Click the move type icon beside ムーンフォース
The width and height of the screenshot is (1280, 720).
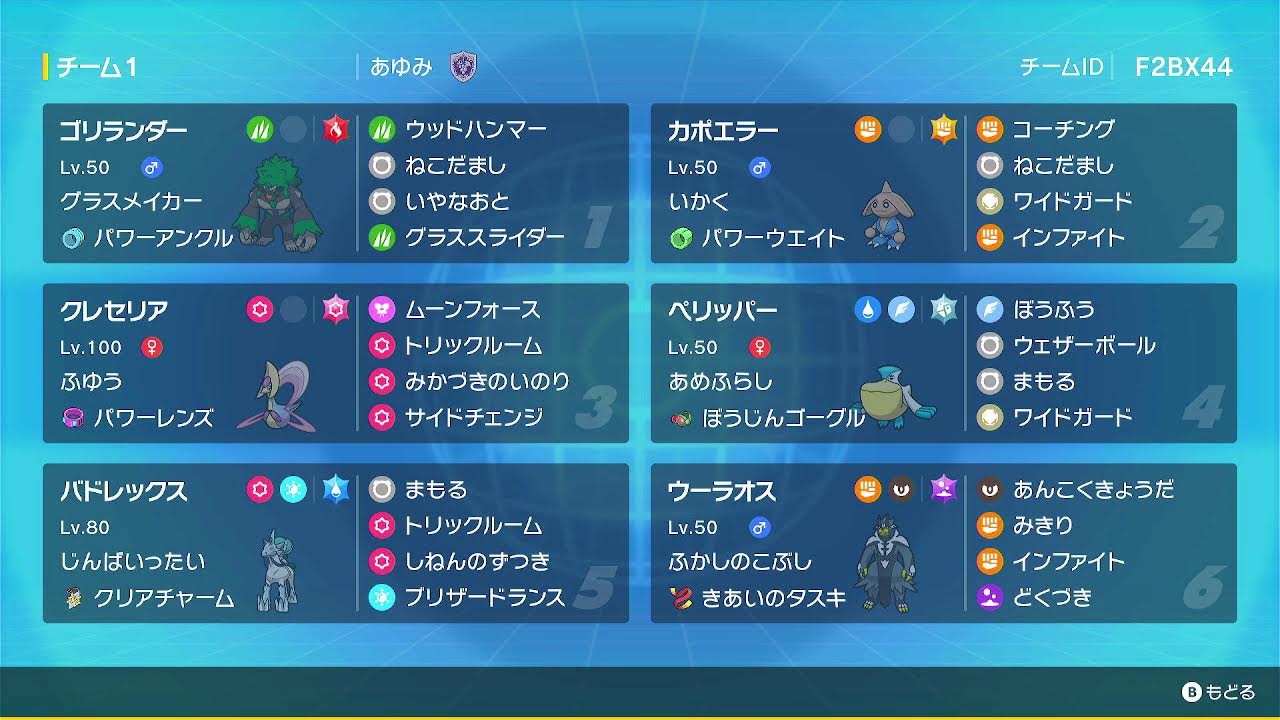pos(381,310)
